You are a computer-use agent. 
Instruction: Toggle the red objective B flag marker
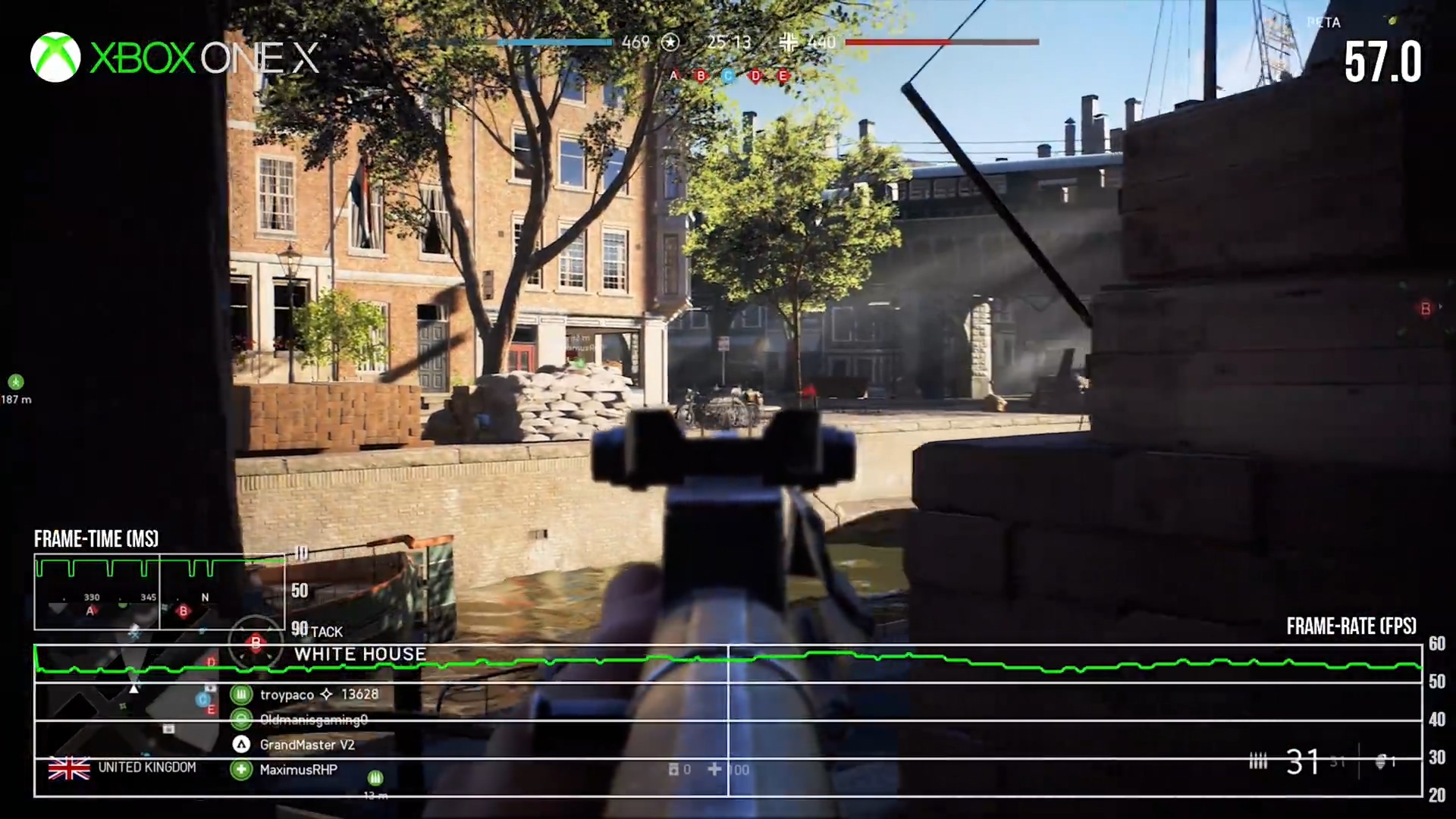pos(256,644)
